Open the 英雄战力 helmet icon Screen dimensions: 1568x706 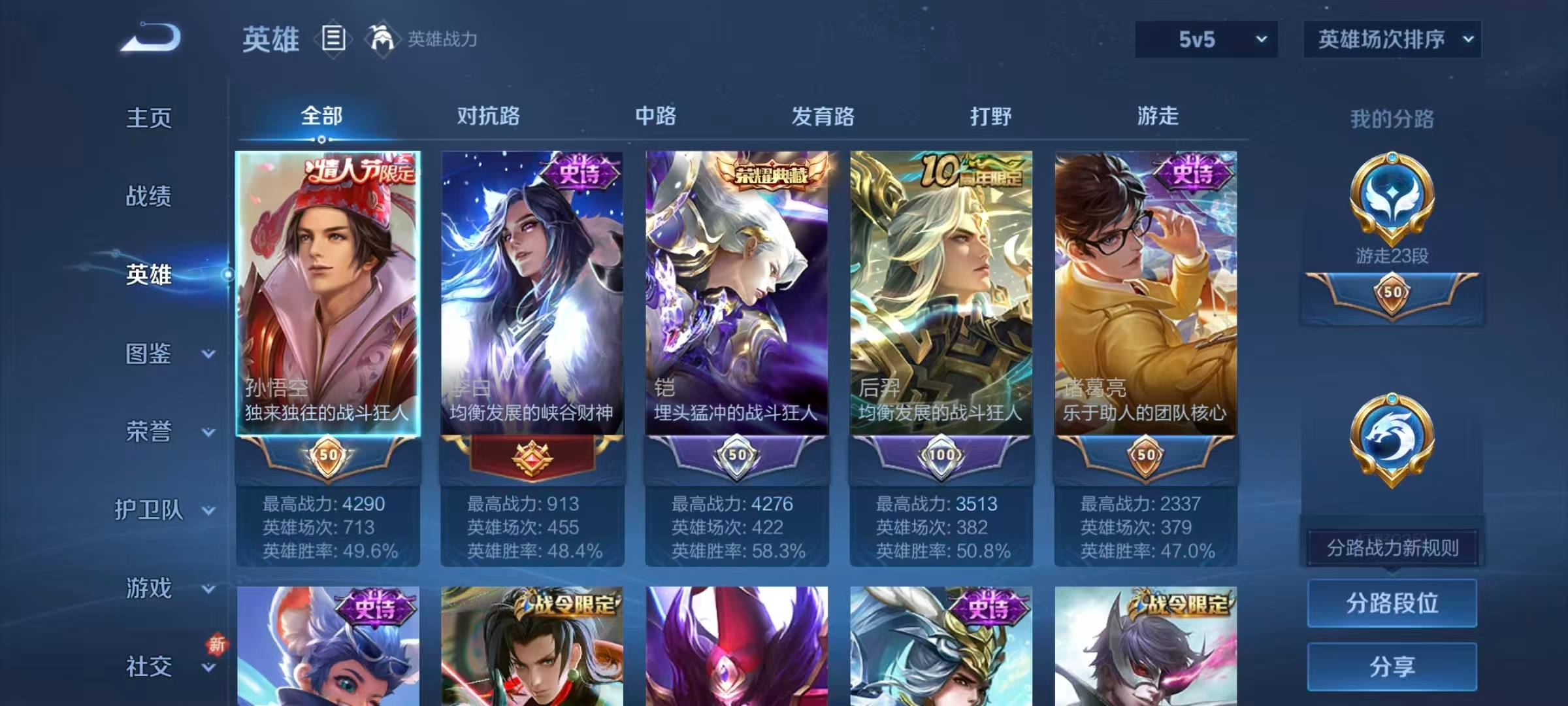pos(382,39)
